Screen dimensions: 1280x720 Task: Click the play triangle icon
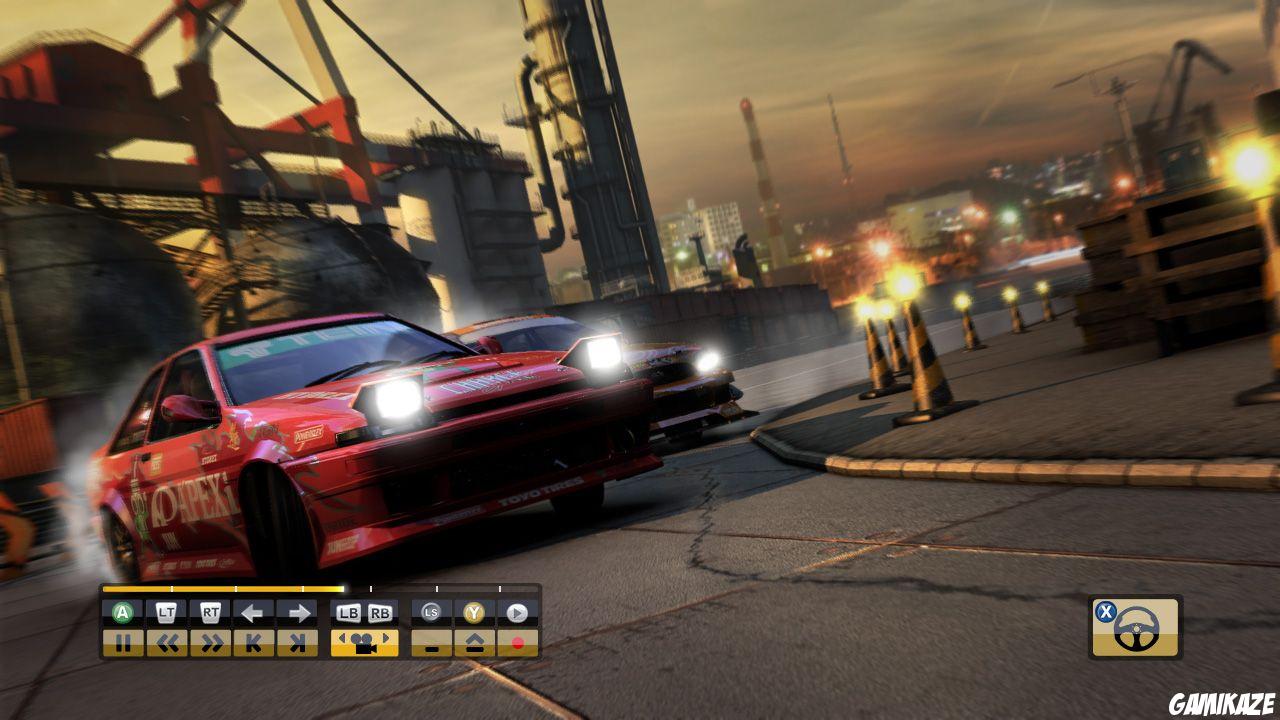516,611
